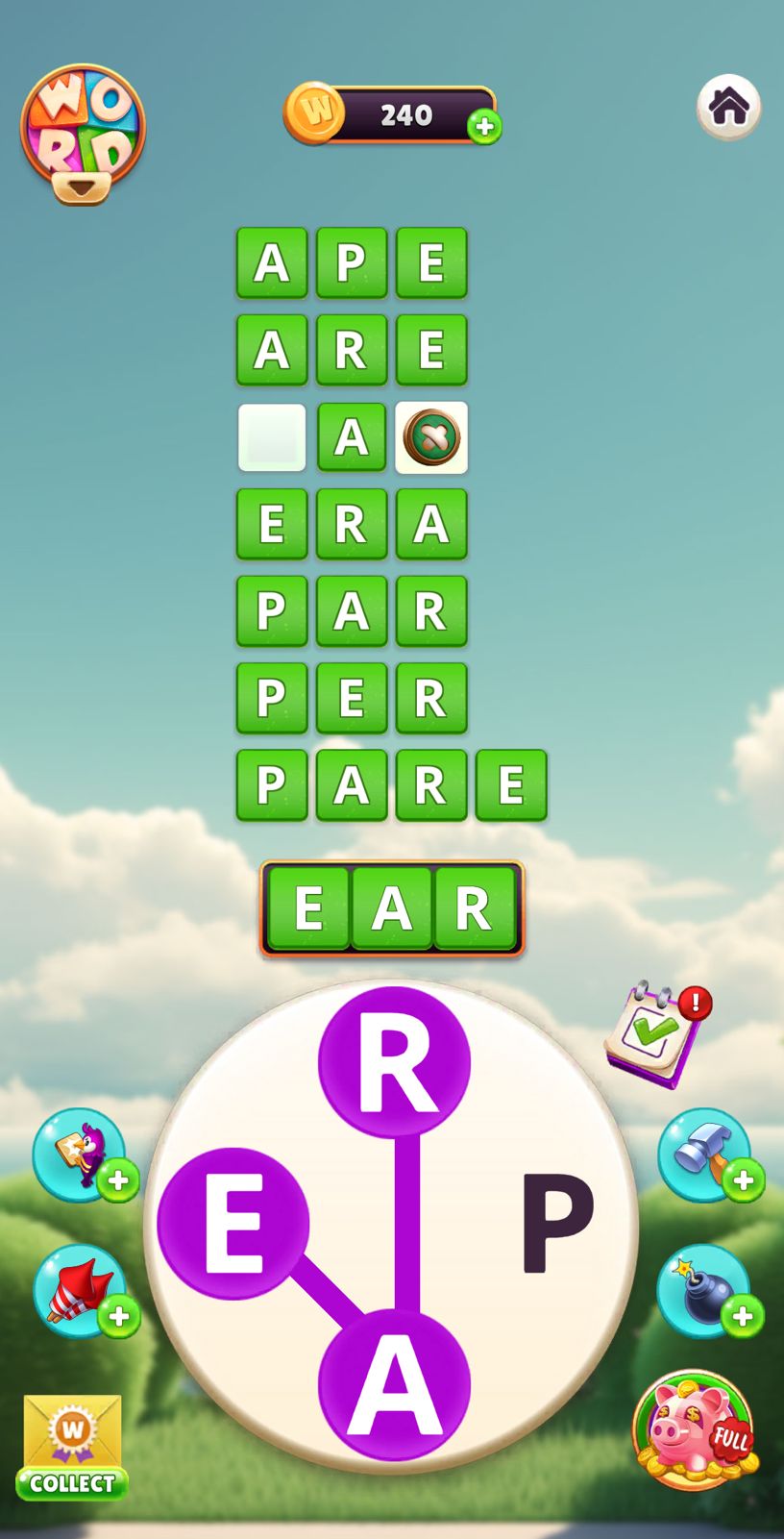Choose the letter E on the wheel
Viewport: 784px width, 1539px height.
click(233, 1224)
